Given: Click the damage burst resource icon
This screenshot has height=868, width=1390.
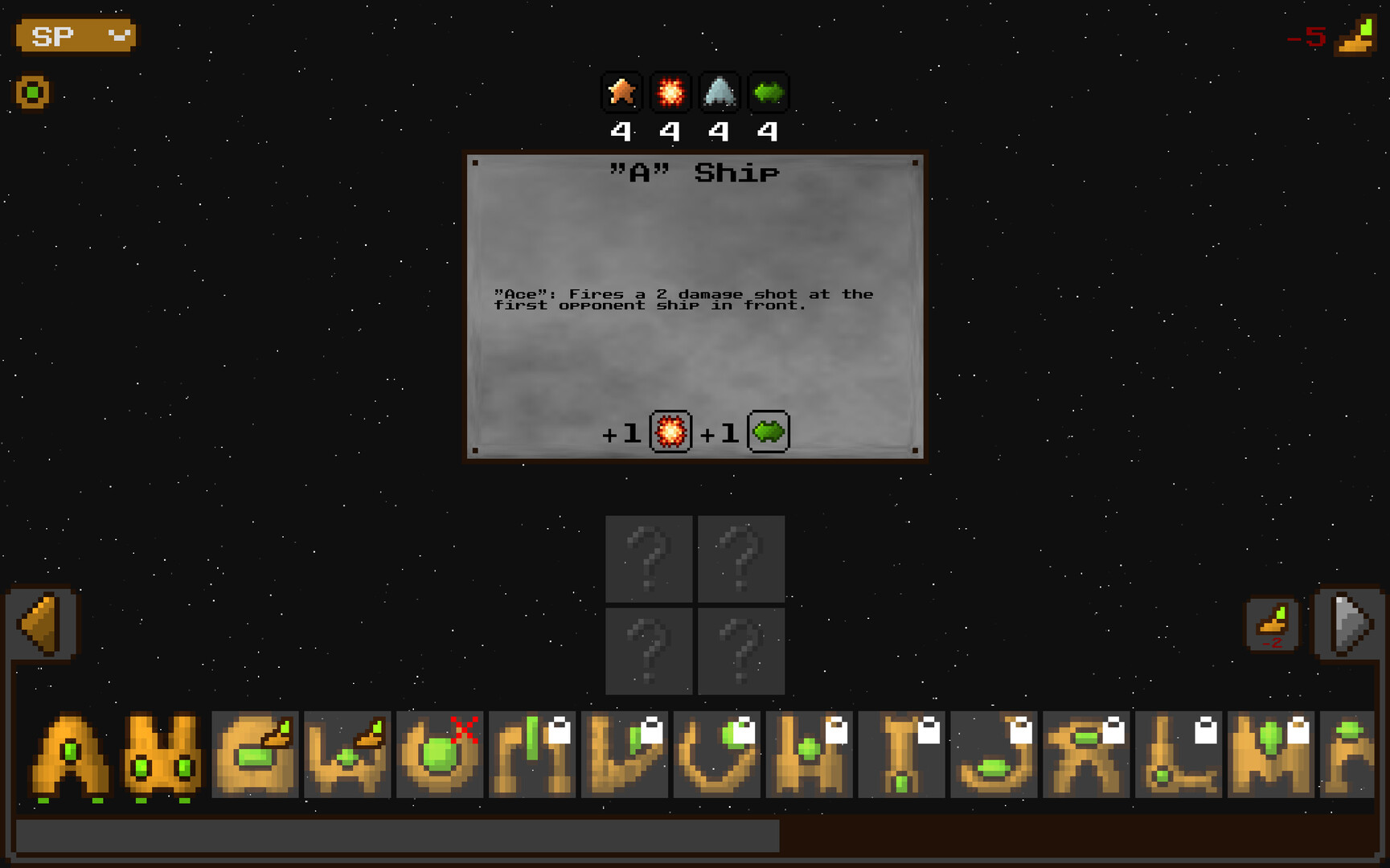Looking at the screenshot, I should (x=671, y=92).
